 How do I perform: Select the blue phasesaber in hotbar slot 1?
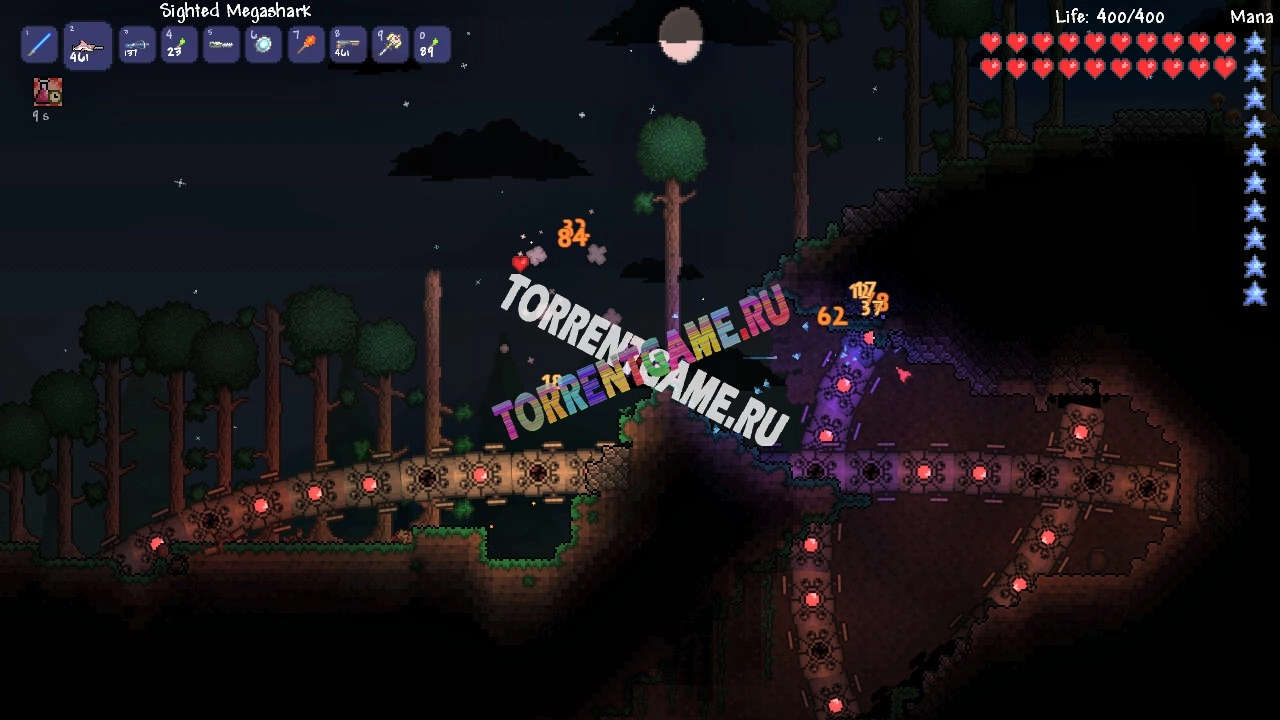pyautogui.click(x=40, y=45)
